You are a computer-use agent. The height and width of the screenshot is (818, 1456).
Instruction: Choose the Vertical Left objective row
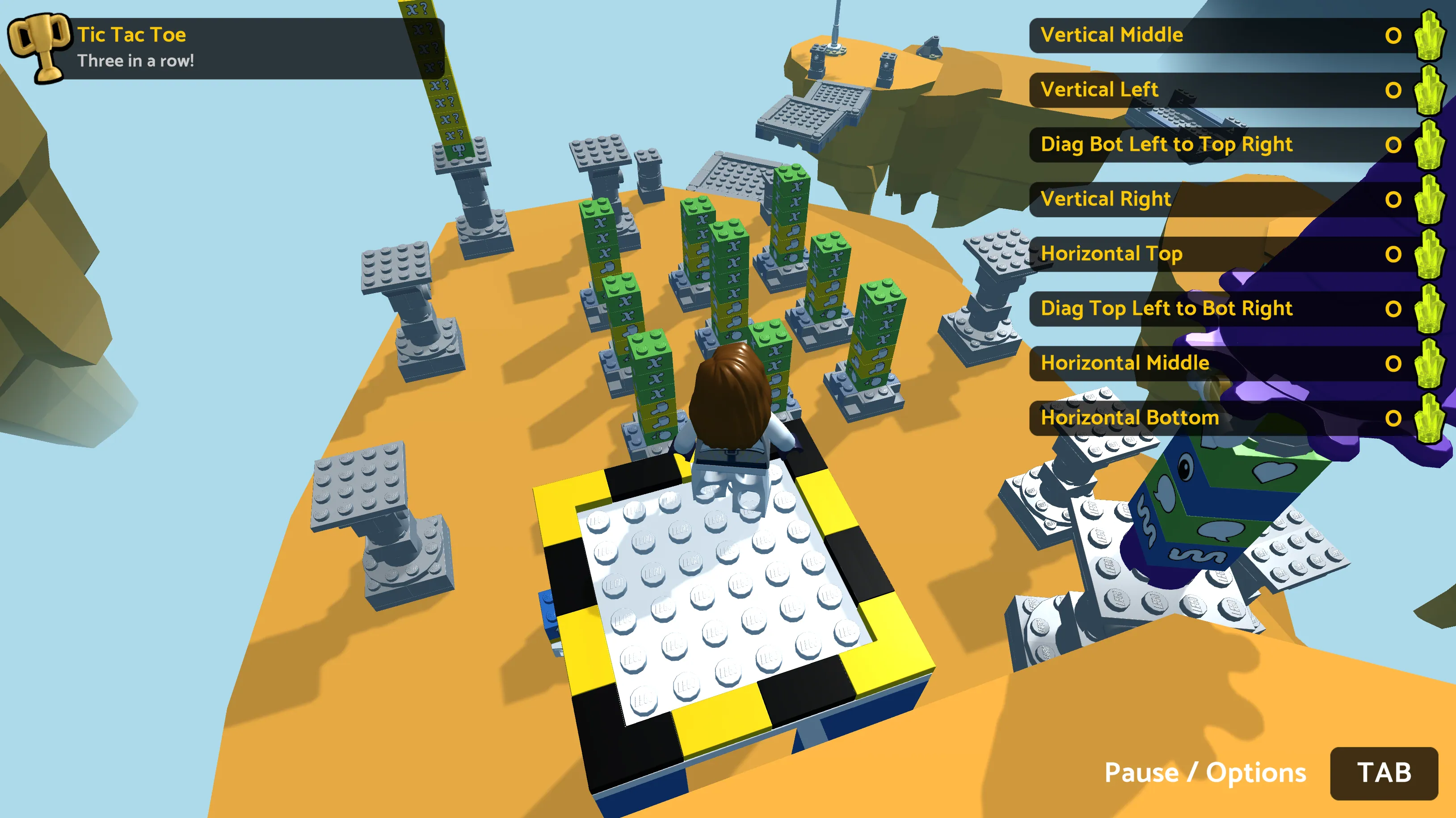1221,90
